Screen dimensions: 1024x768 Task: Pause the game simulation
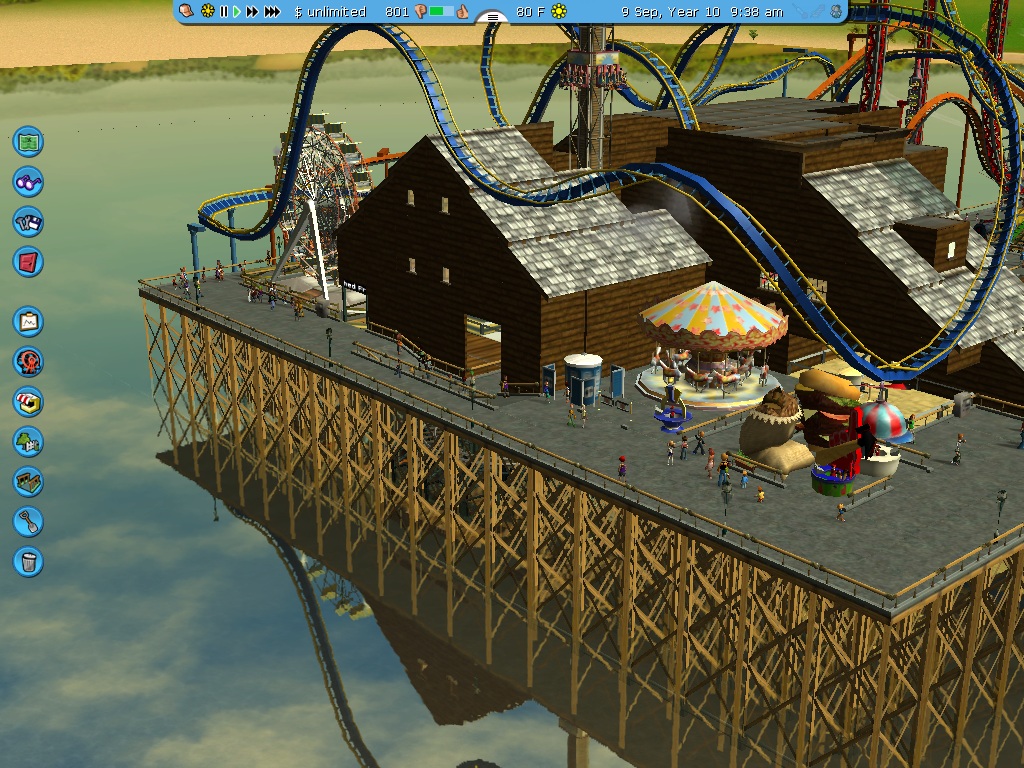pos(224,12)
